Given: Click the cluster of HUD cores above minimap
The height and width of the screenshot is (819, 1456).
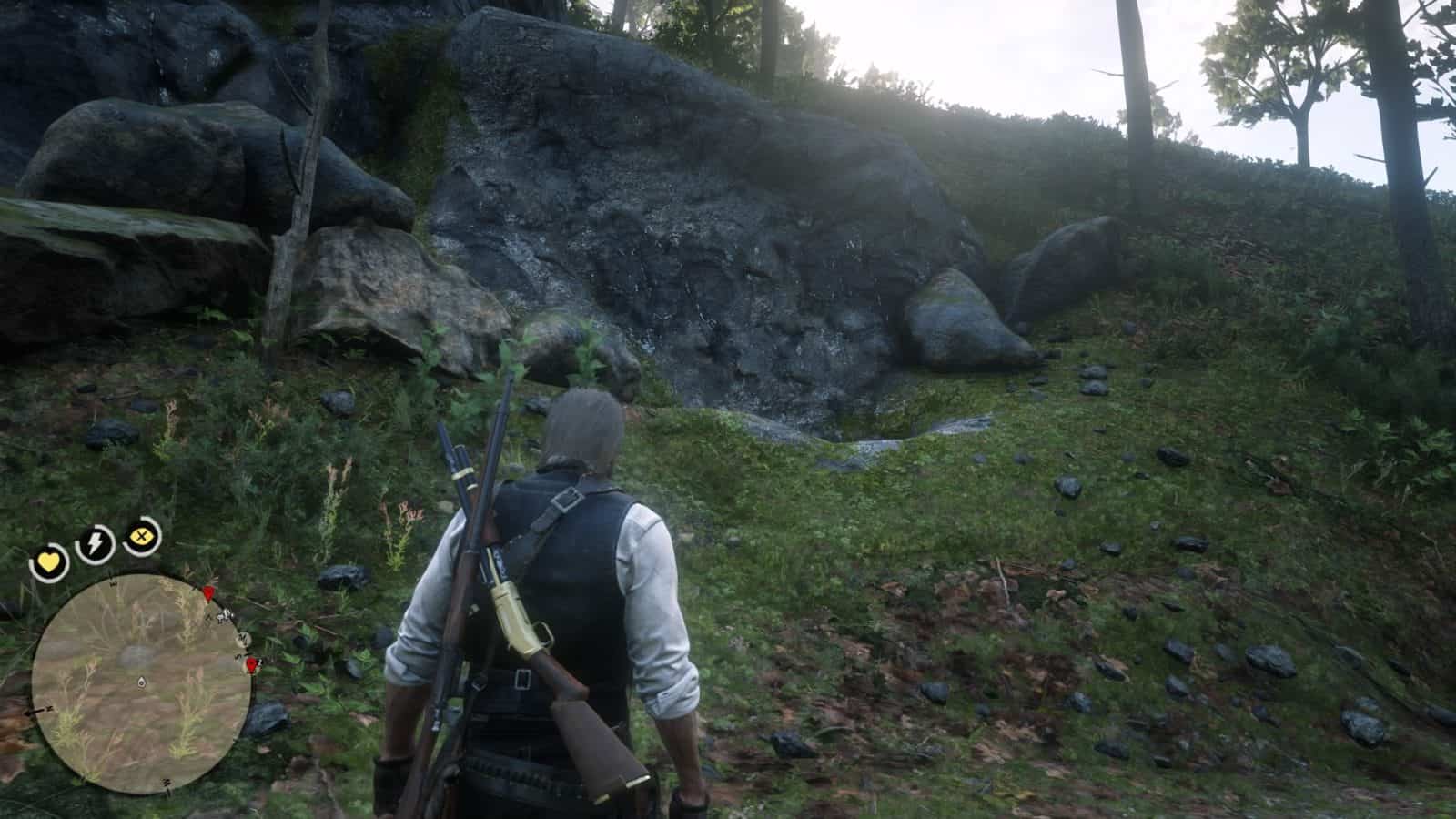Looking at the screenshot, I should [x=94, y=542].
